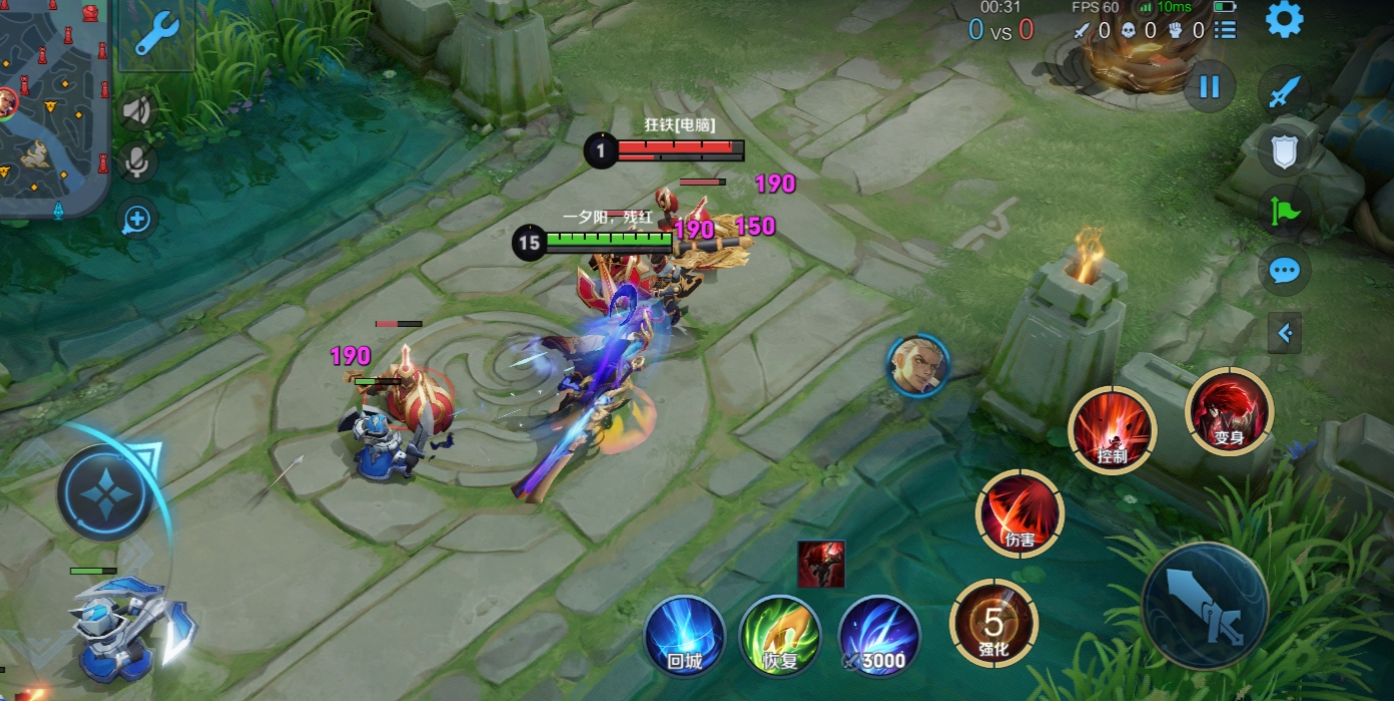Pause the match with the pause button
1394x701 pixels.
coord(1209,87)
